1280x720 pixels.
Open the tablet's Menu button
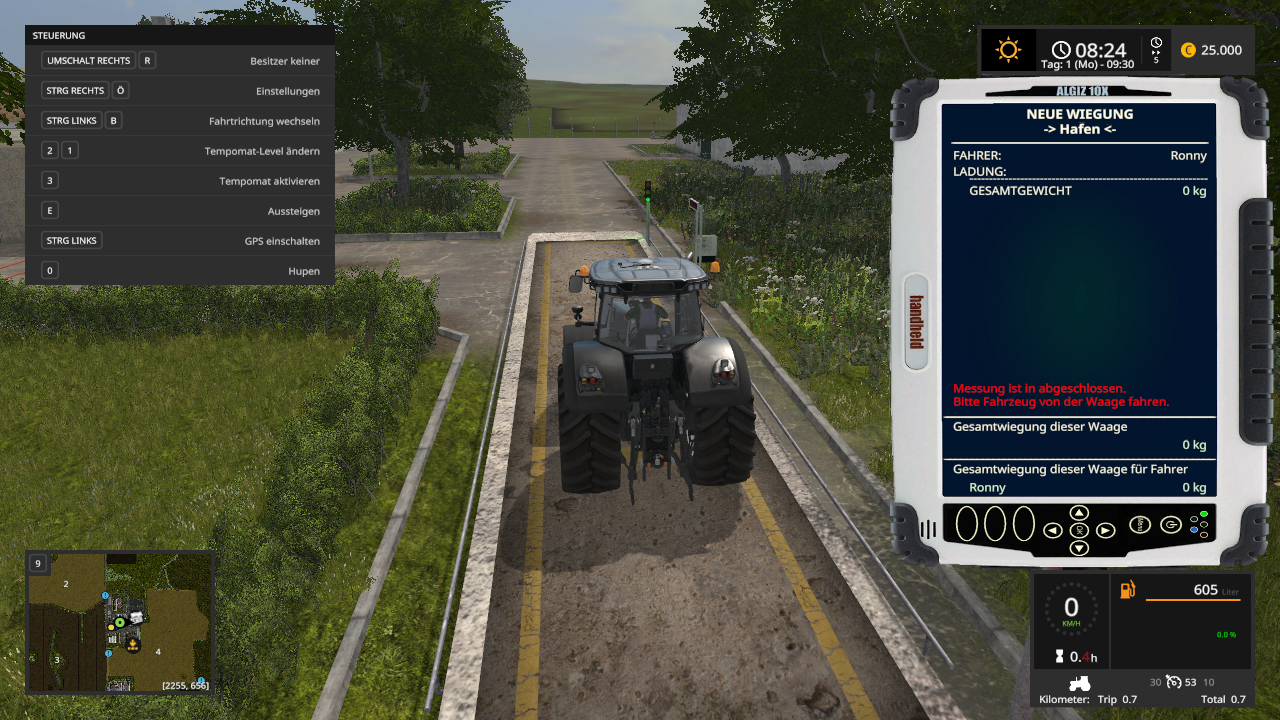1140,524
